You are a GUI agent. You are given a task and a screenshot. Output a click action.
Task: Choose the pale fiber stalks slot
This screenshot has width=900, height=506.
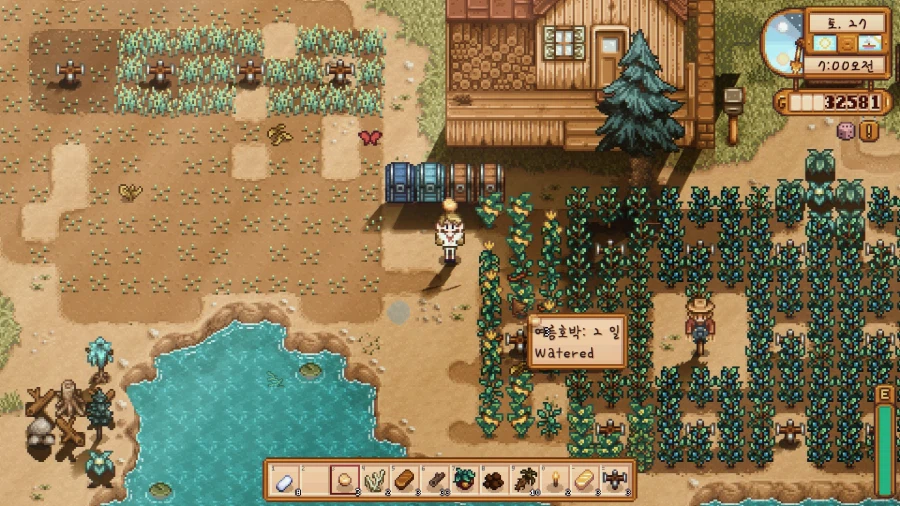pyautogui.click(x=374, y=480)
